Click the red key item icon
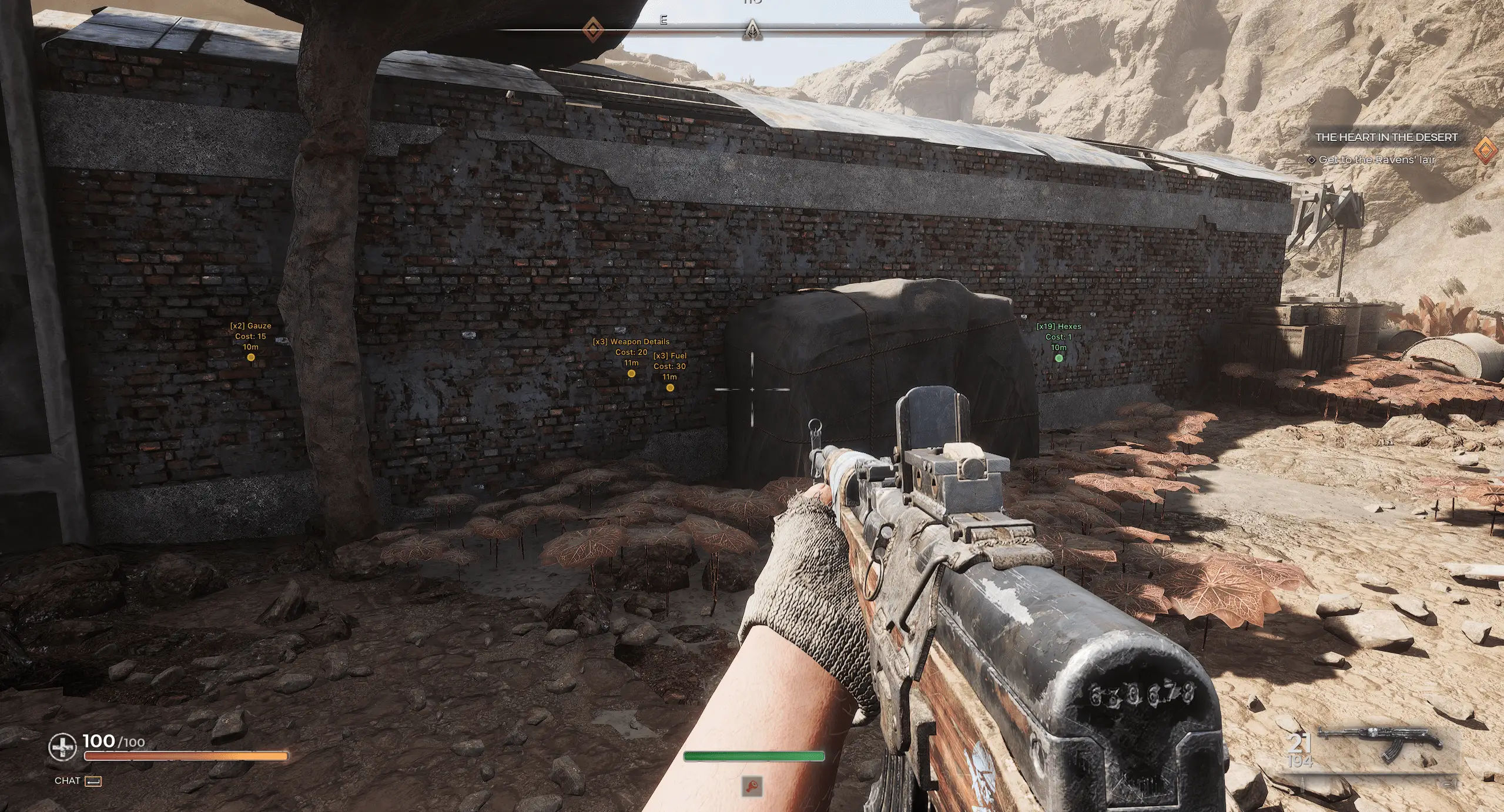1504x812 pixels. 753,786
